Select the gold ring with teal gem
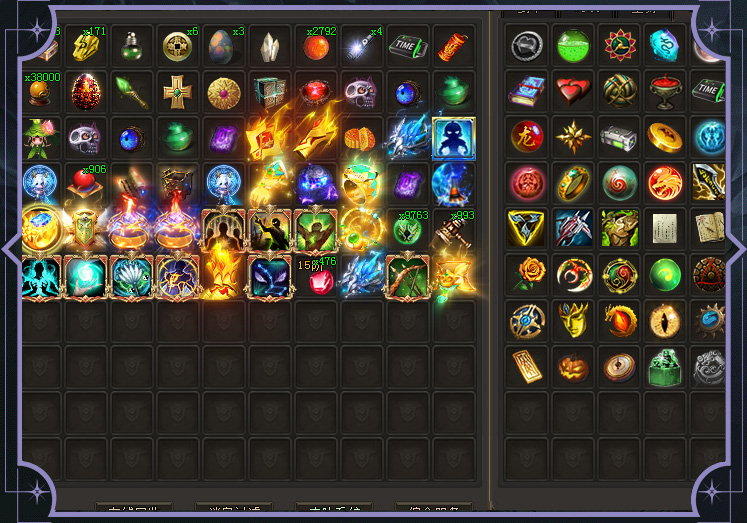The image size is (747, 523). click(x=573, y=182)
